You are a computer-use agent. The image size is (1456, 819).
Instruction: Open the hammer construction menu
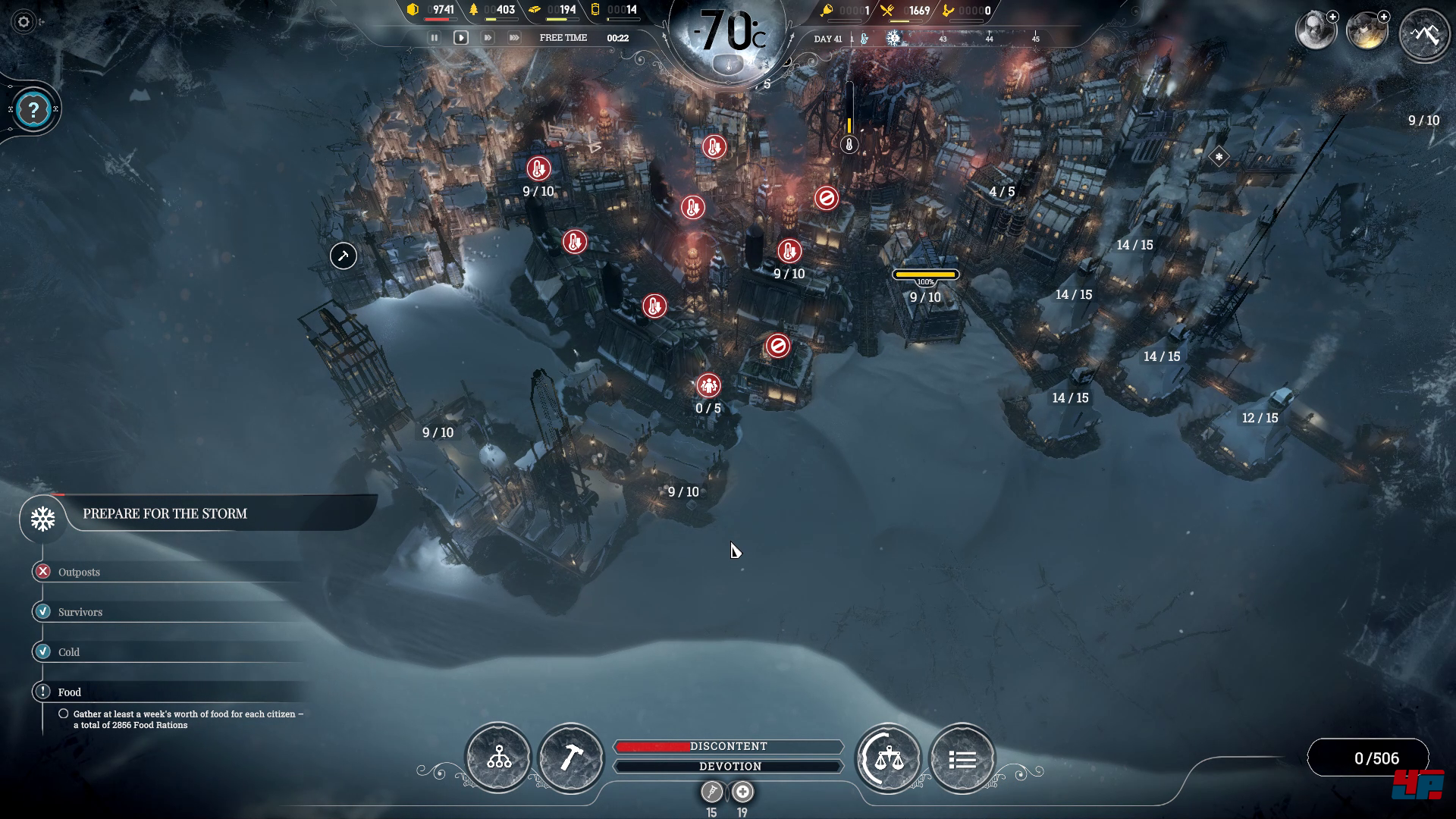click(x=571, y=758)
